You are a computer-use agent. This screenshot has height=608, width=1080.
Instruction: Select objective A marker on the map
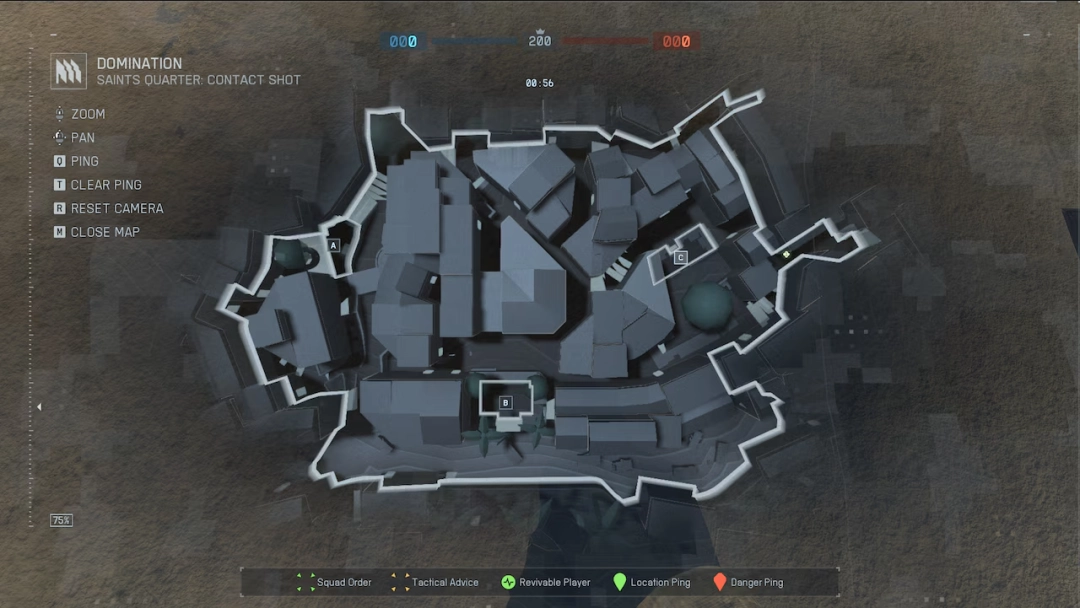tap(334, 245)
